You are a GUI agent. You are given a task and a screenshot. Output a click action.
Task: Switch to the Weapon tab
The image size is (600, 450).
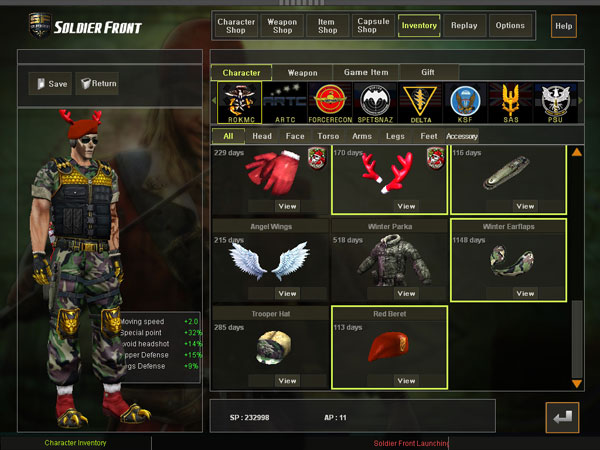pyautogui.click(x=303, y=73)
